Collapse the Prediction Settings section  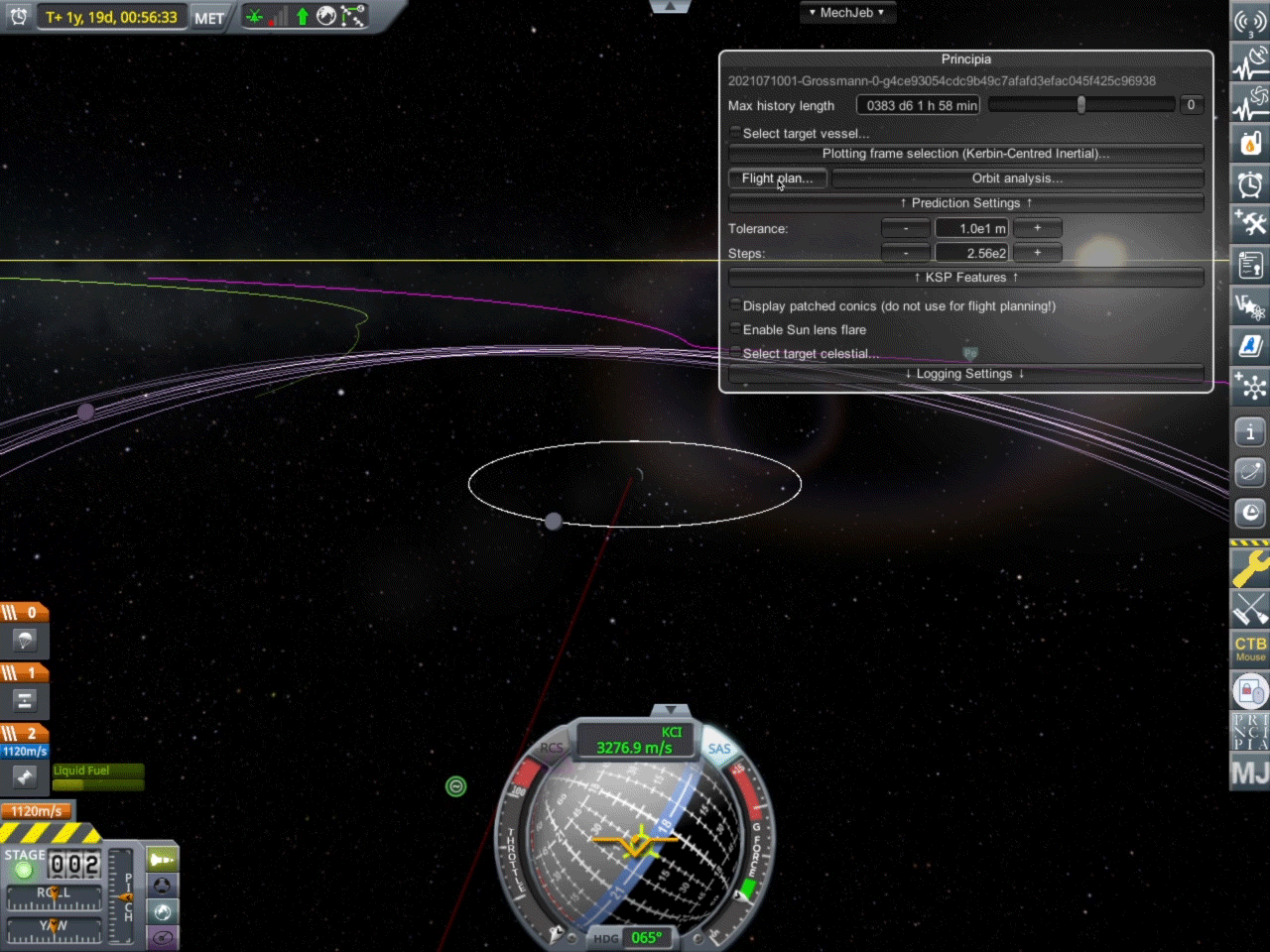point(965,203)
